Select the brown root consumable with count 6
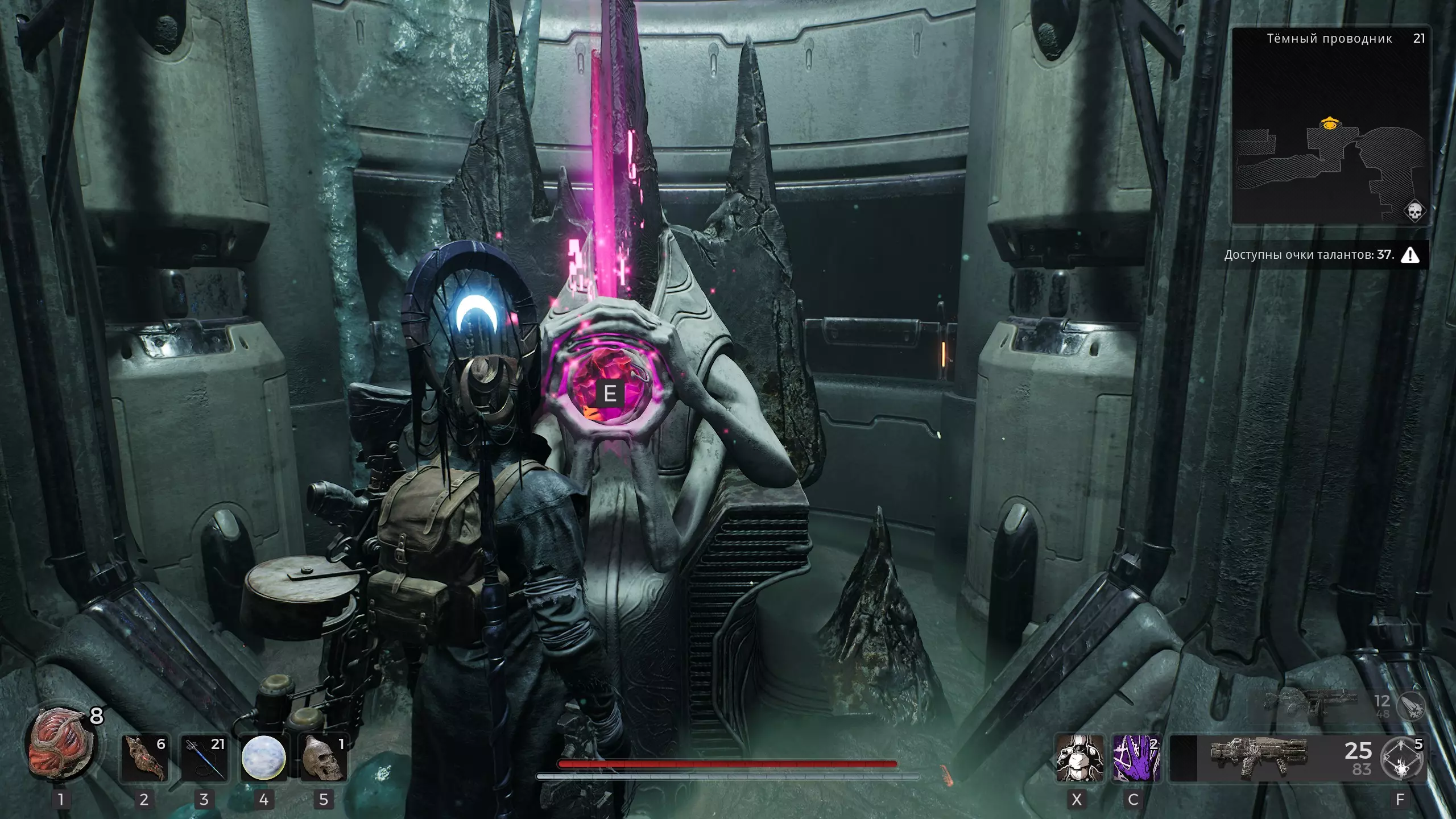The image size is (1456, 819). click(x=144, y=758)
